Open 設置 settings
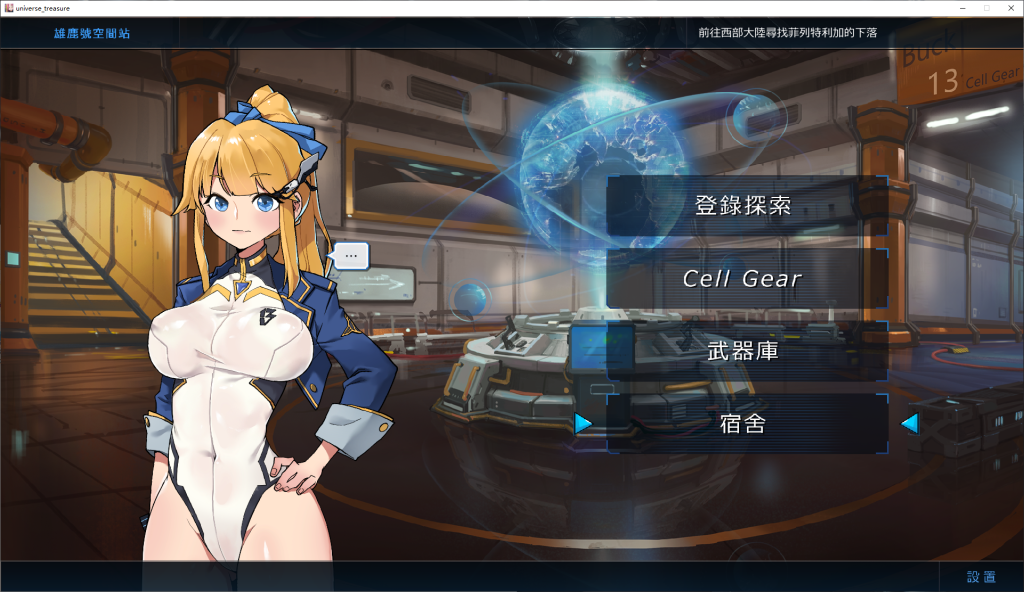This screenshot has width=1024, height=592. point(981,577)
